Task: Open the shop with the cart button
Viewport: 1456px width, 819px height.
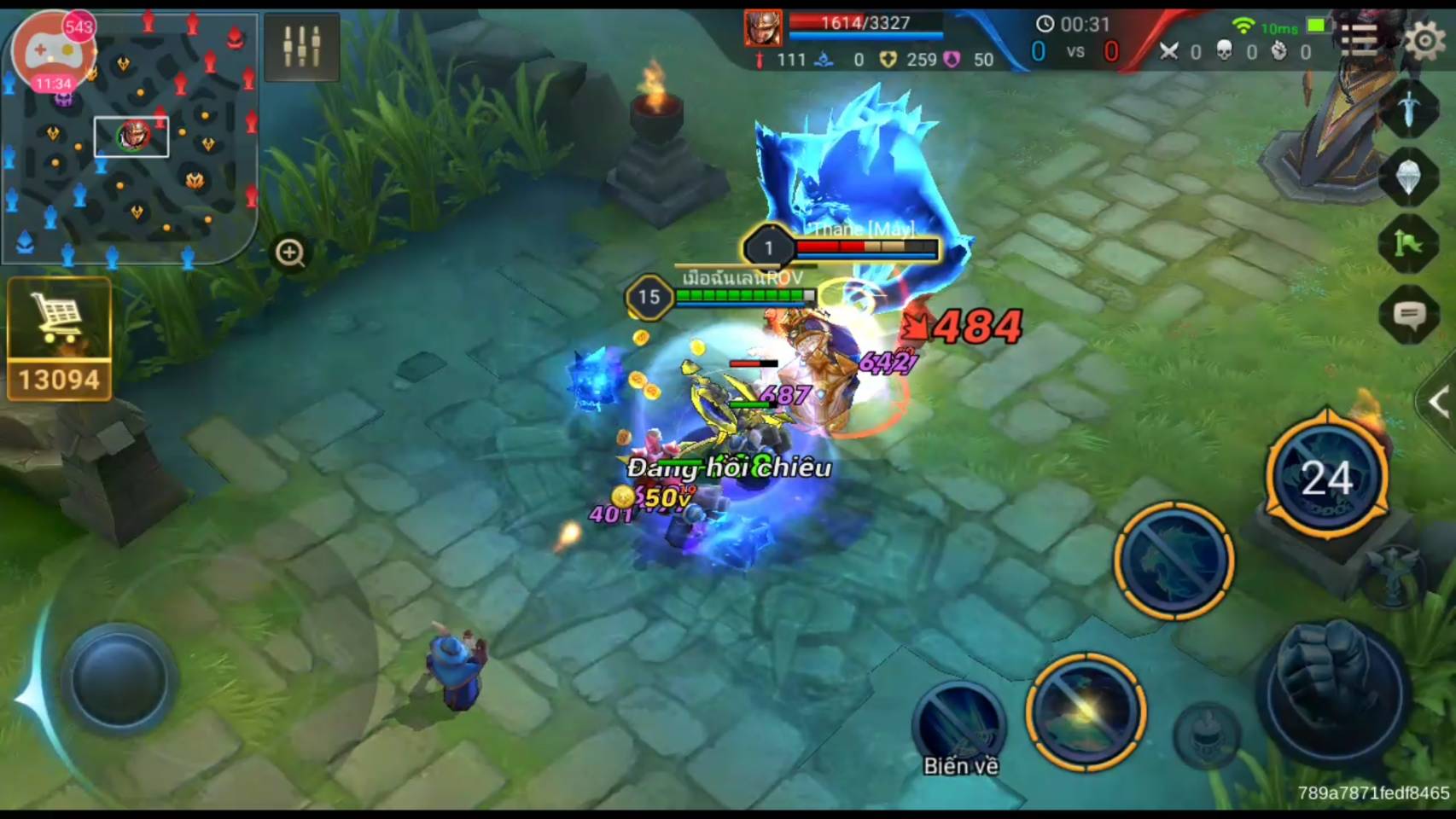Action: [59, 338]
